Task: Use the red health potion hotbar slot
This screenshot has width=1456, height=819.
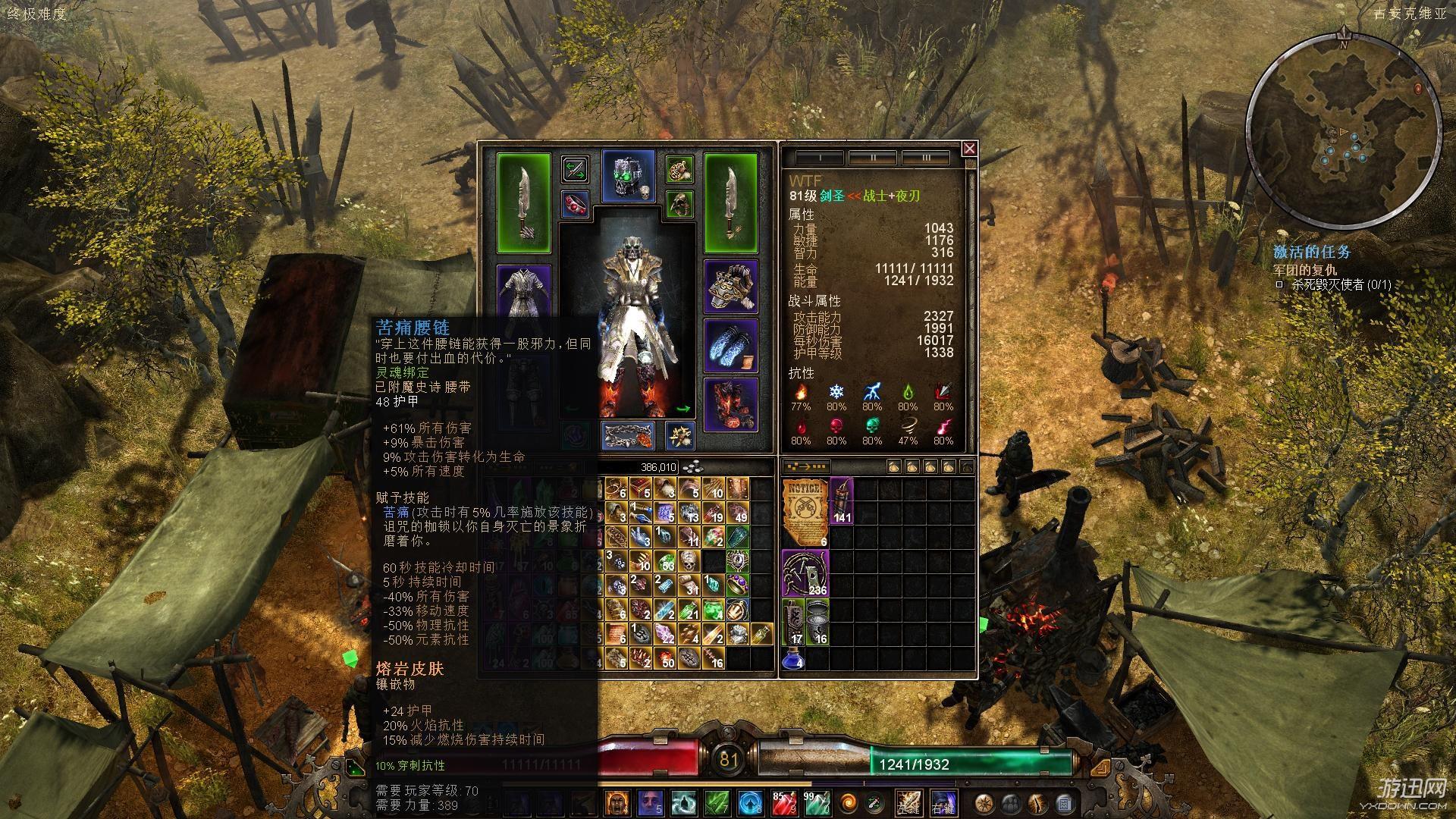Action: (785, 802)
